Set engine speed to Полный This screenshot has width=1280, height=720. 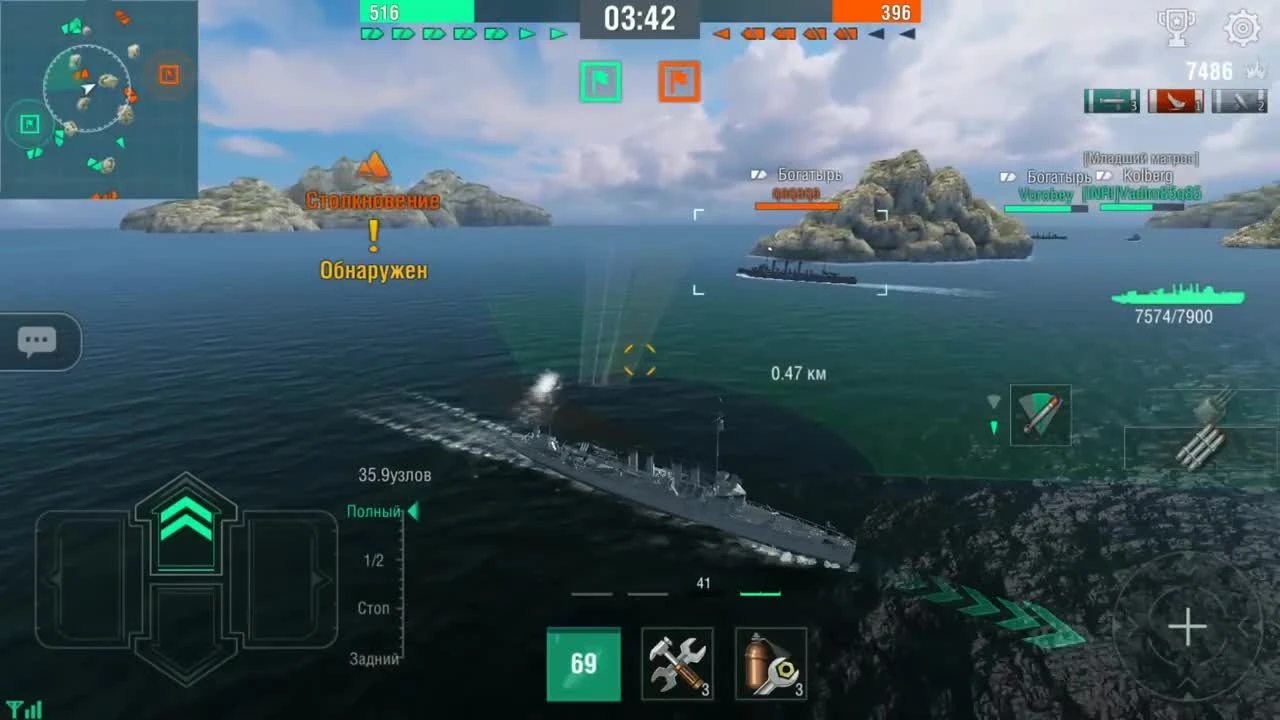point(374,511)
